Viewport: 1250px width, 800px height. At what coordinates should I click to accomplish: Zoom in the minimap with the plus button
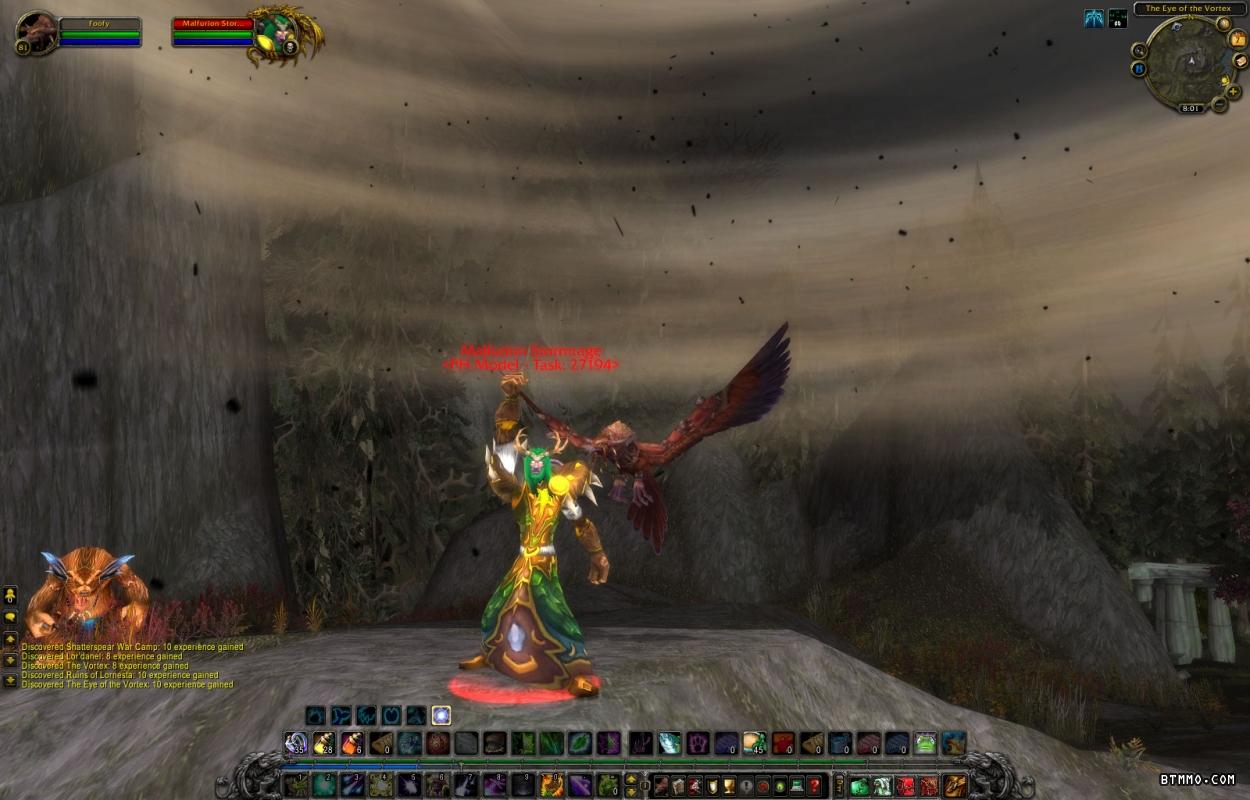click(1233, 91)
